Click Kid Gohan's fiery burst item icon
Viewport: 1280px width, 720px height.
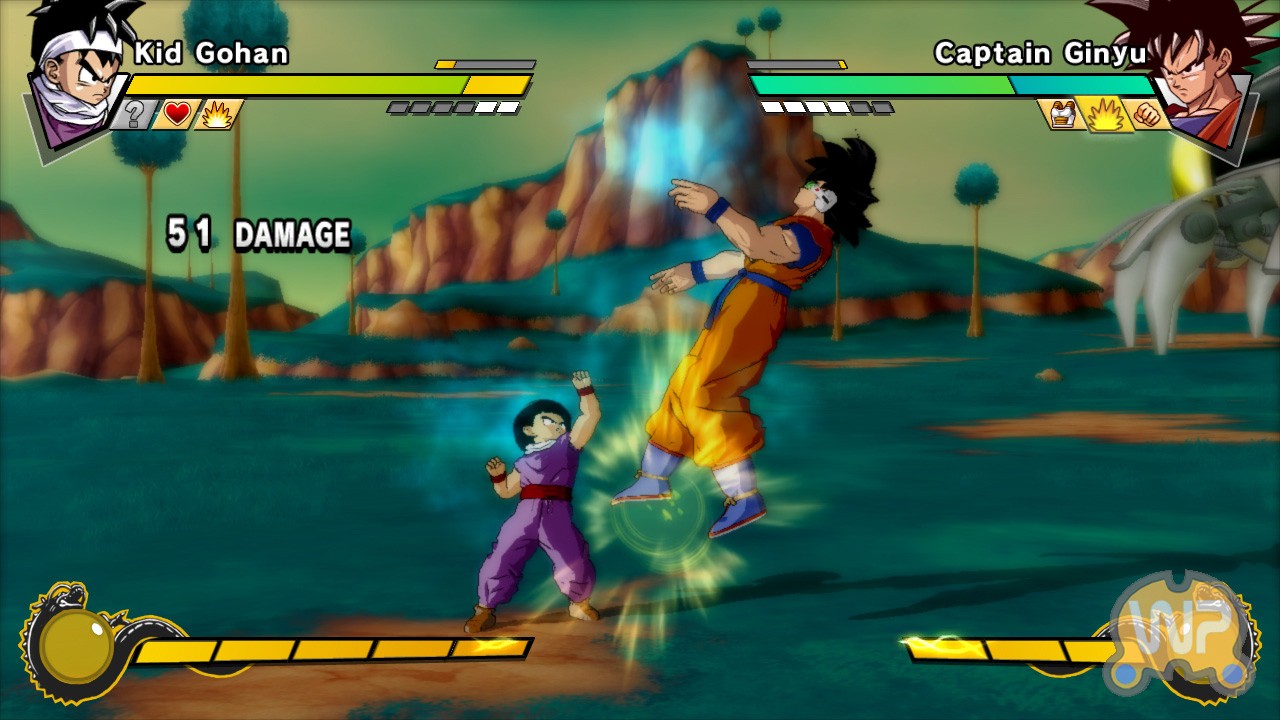coord(216,115)
